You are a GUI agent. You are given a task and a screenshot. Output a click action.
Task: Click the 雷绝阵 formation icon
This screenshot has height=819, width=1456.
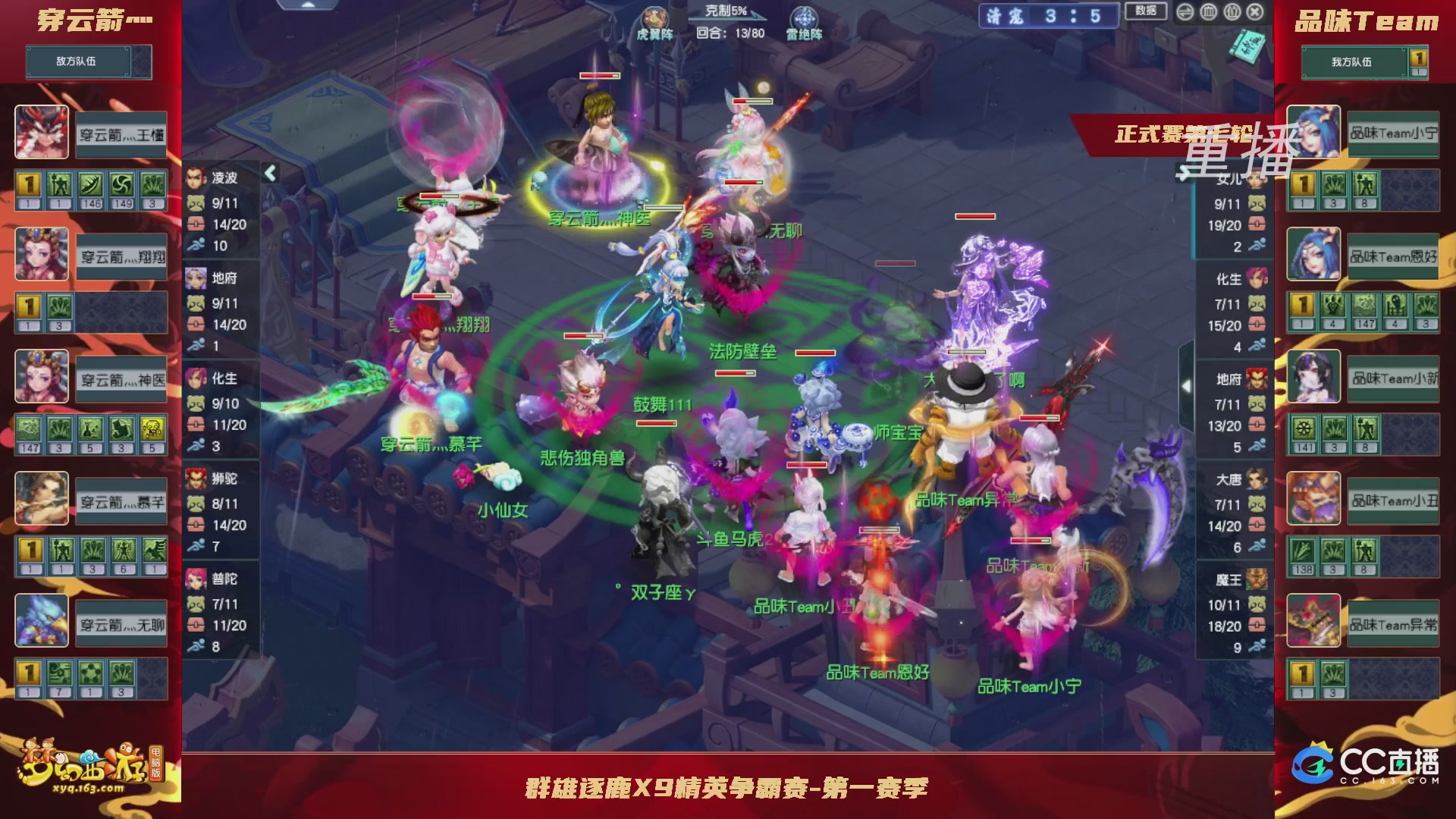tap(804, 17)
